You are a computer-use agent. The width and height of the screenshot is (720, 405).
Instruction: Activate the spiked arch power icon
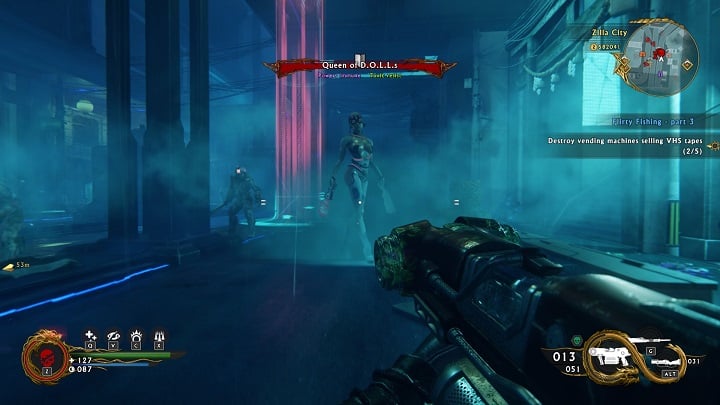click(x=136, y=335)
